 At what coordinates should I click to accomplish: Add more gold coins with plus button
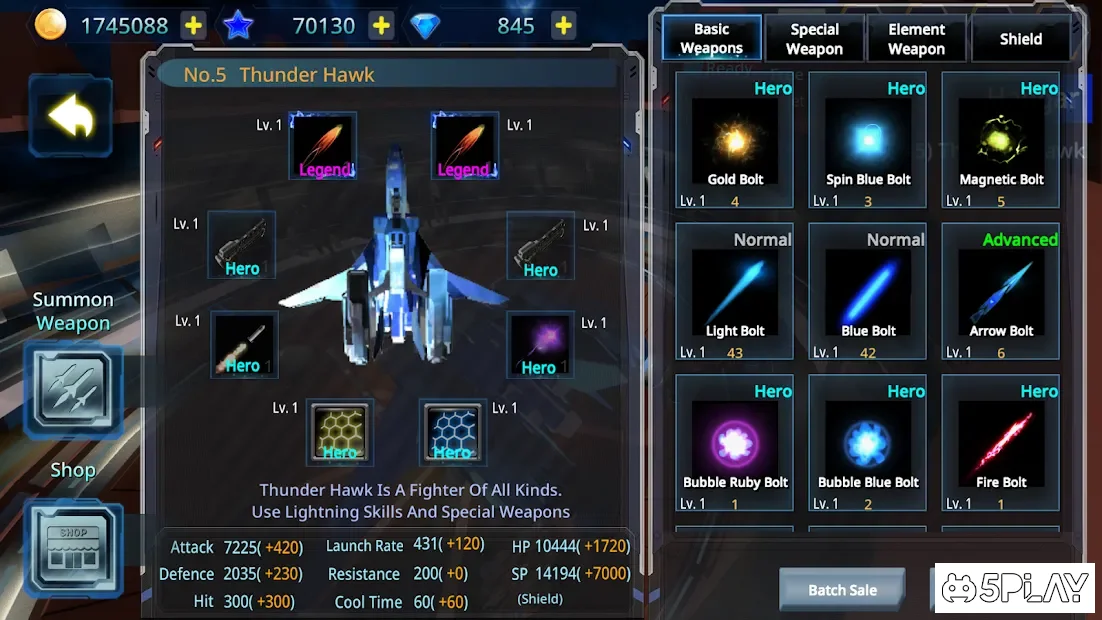pyautogui.click(x=193, y=26)
